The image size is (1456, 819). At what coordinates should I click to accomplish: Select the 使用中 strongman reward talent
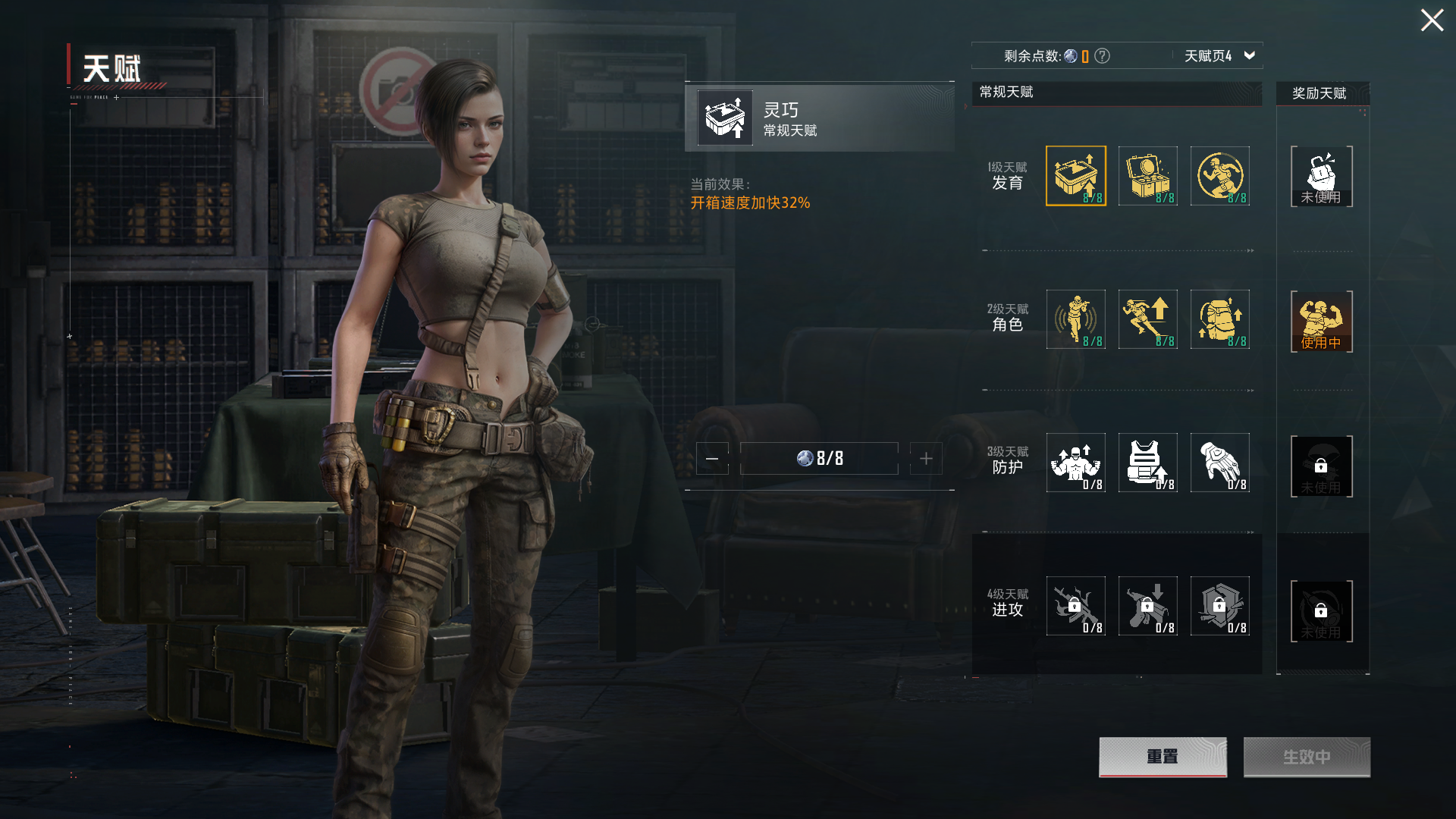[1321, 322]
